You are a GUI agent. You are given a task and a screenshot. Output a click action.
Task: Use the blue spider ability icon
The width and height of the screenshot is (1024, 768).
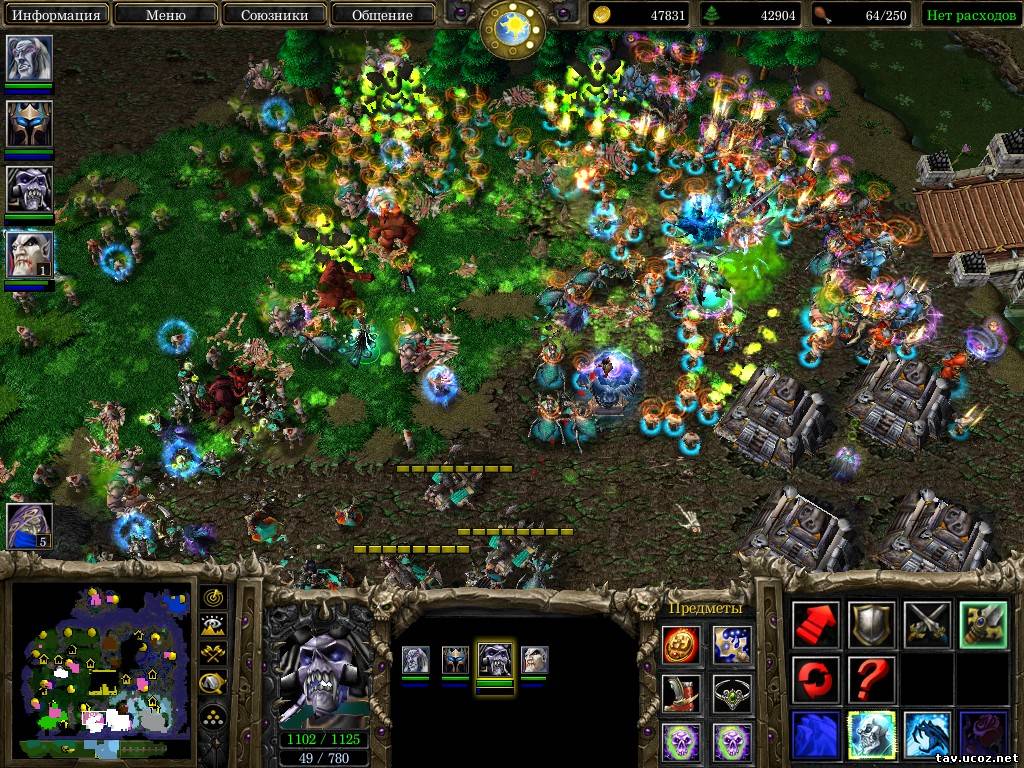click(925, 734)
